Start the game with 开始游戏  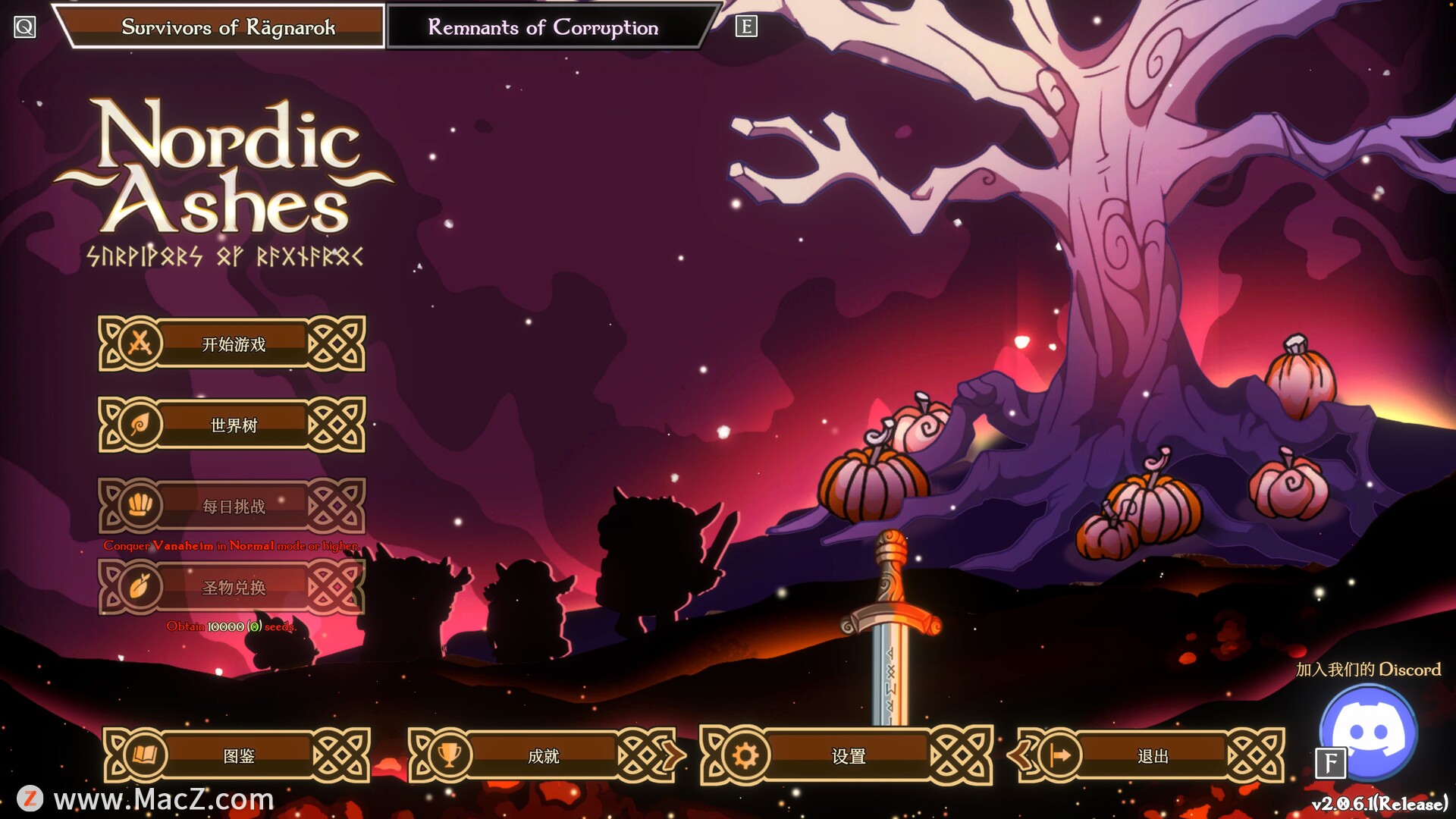(232, 344)
